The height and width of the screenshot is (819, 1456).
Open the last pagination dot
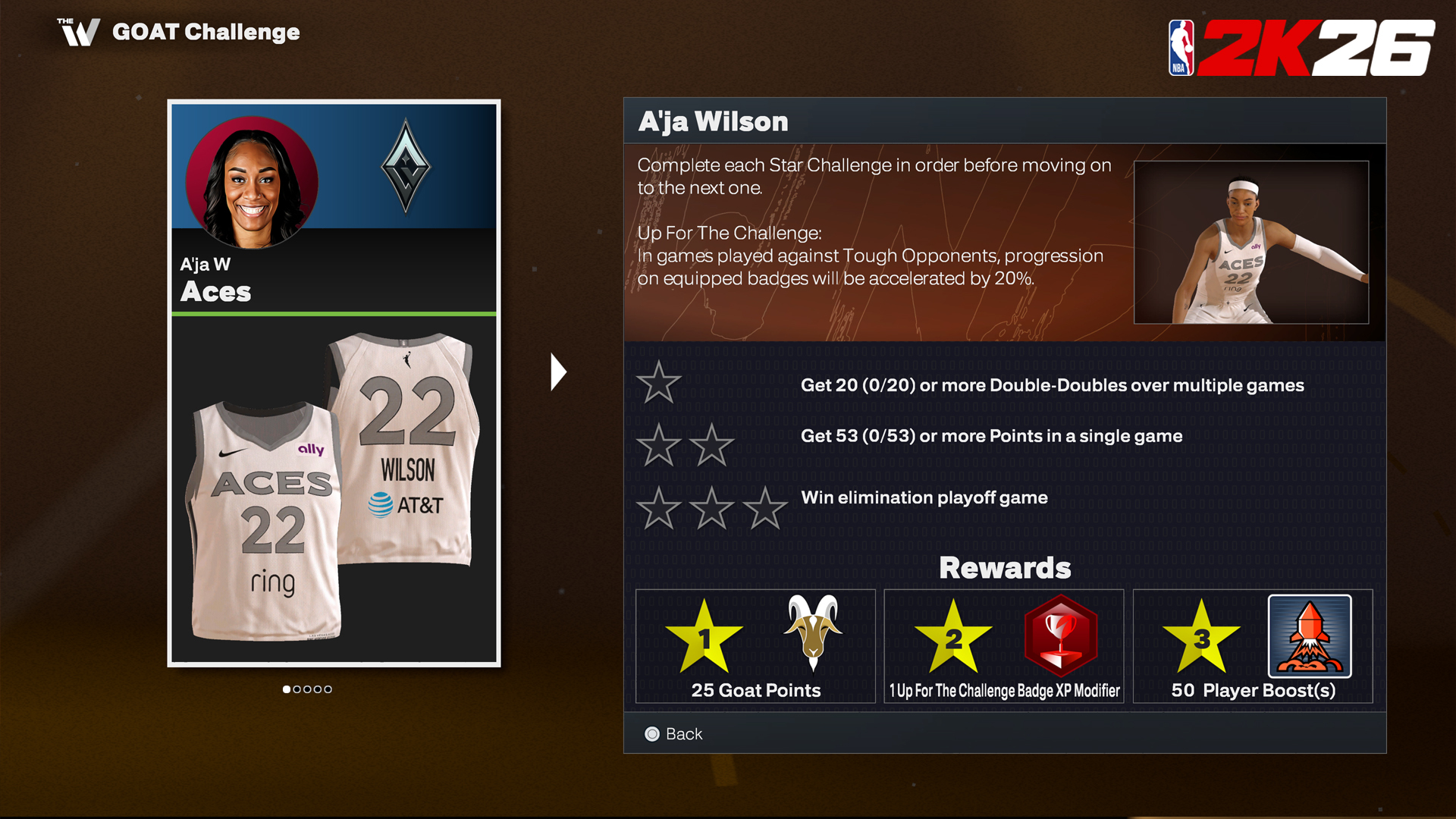click(x=328, y=689)
